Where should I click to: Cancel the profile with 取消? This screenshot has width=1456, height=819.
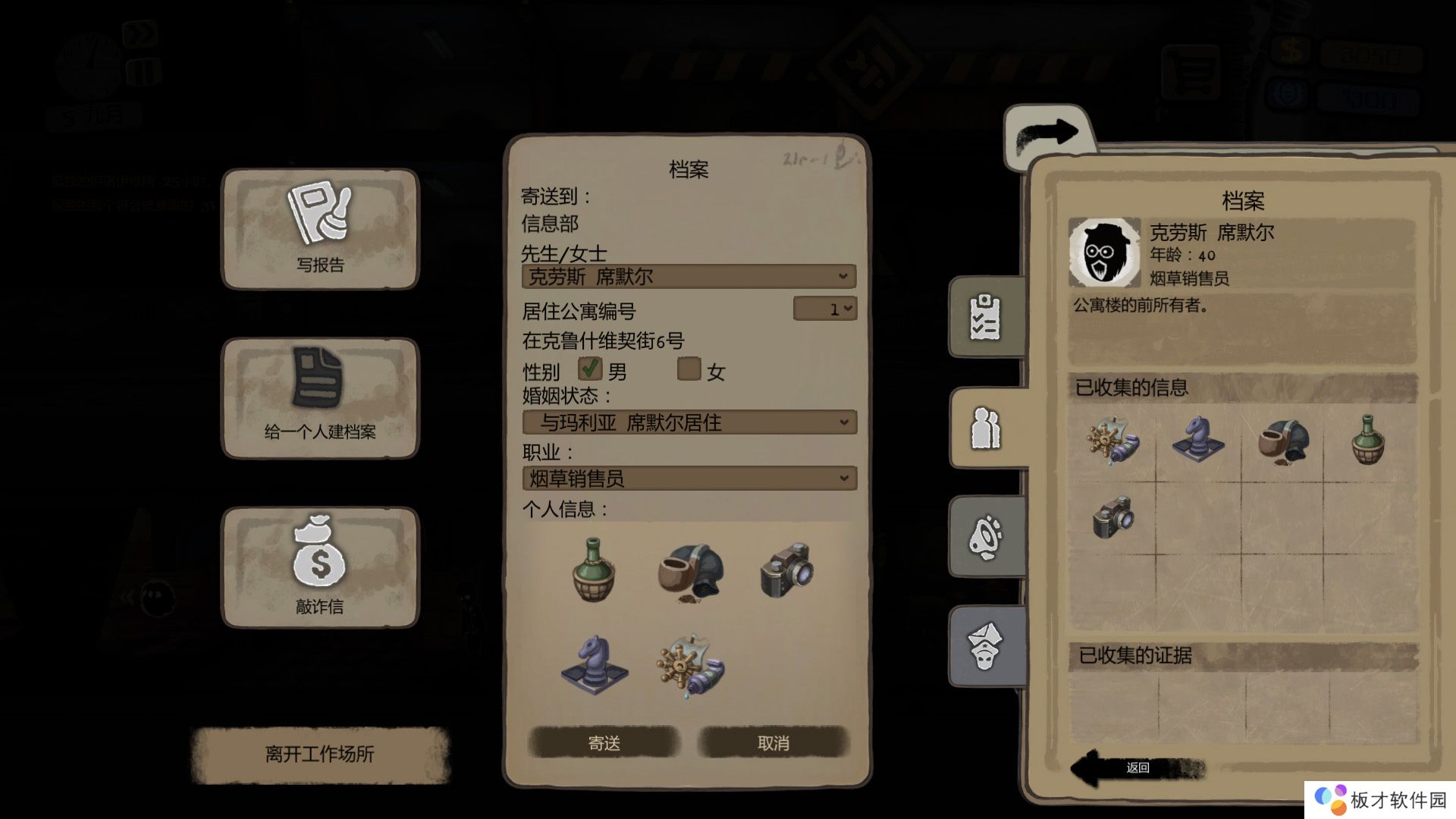click(773, 743)
